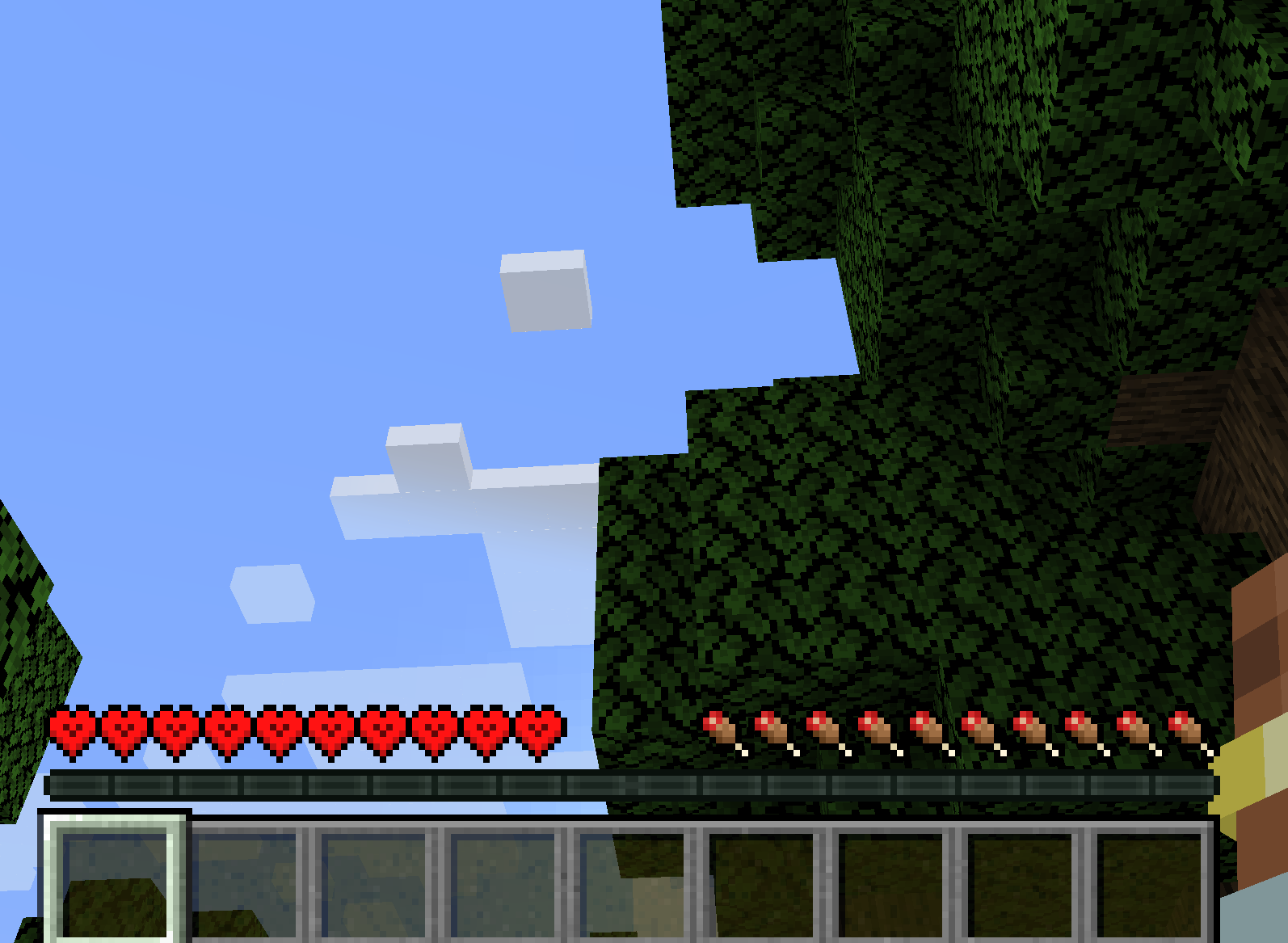Click the first heart in the health bar
The height and width of the screenshot is (943, 1288).
(x=71, y=731)
